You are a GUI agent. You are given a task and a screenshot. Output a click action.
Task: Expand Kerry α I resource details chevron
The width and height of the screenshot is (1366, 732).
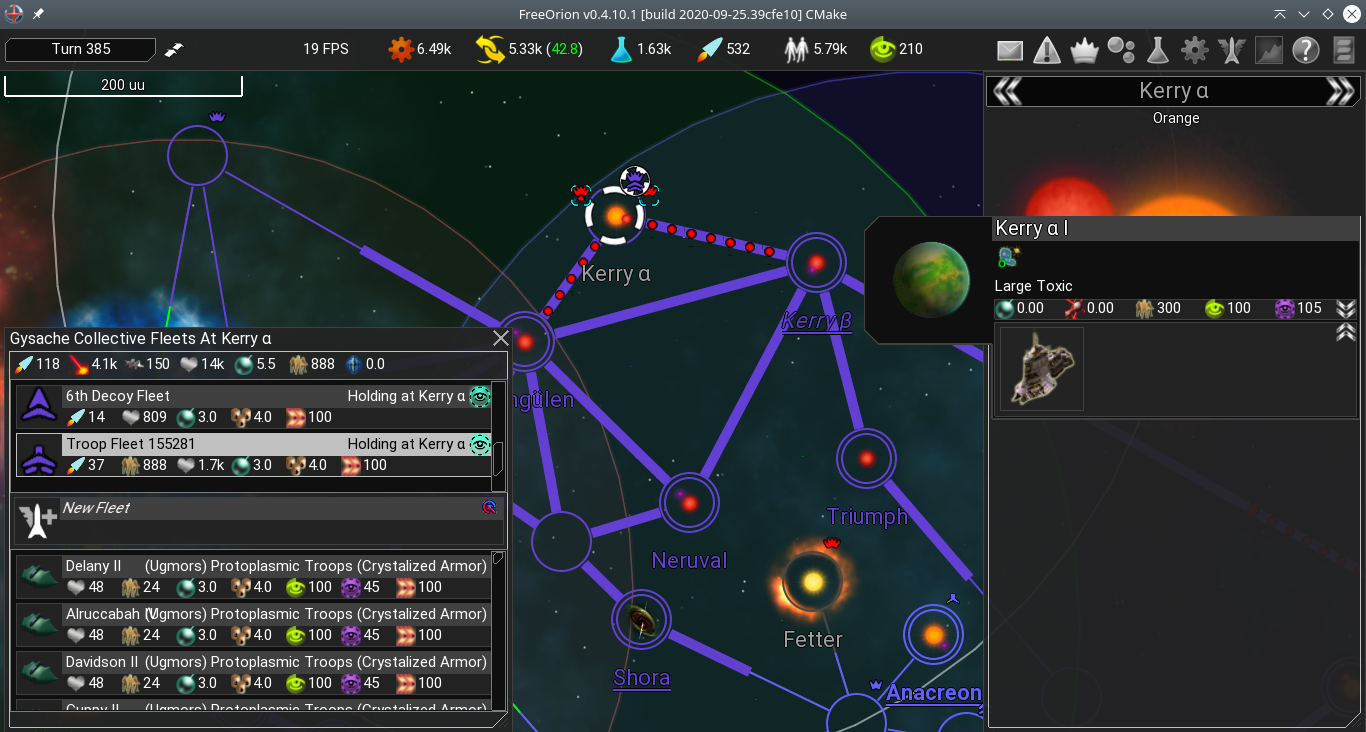click(x=1348, y=309)
